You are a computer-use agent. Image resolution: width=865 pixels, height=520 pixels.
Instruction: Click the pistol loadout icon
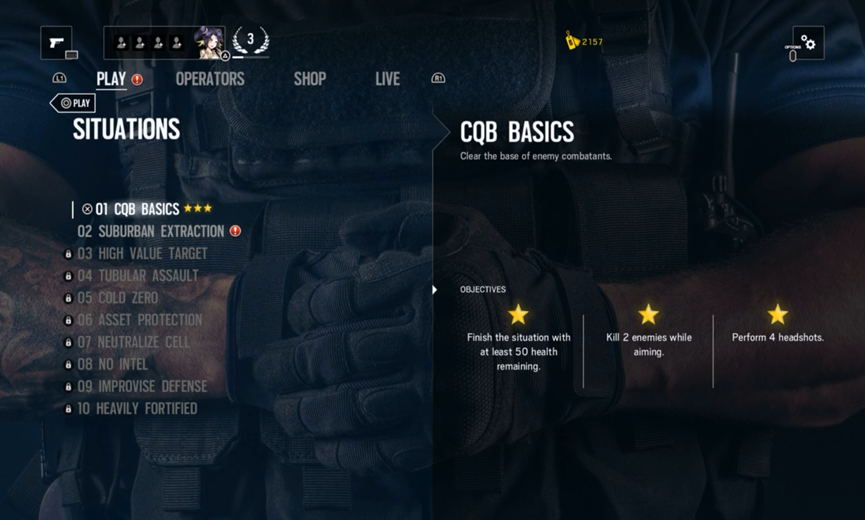[x=56, y=43]
